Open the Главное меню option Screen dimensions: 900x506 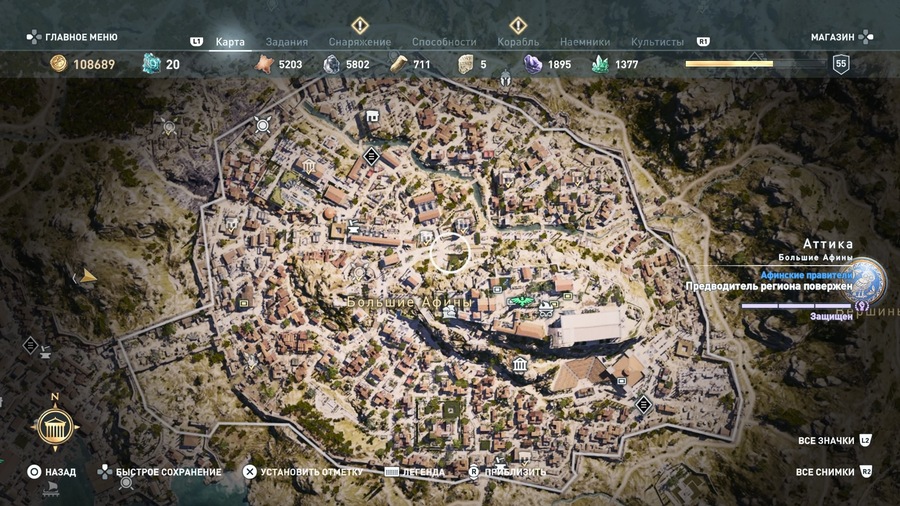(72, 37)
